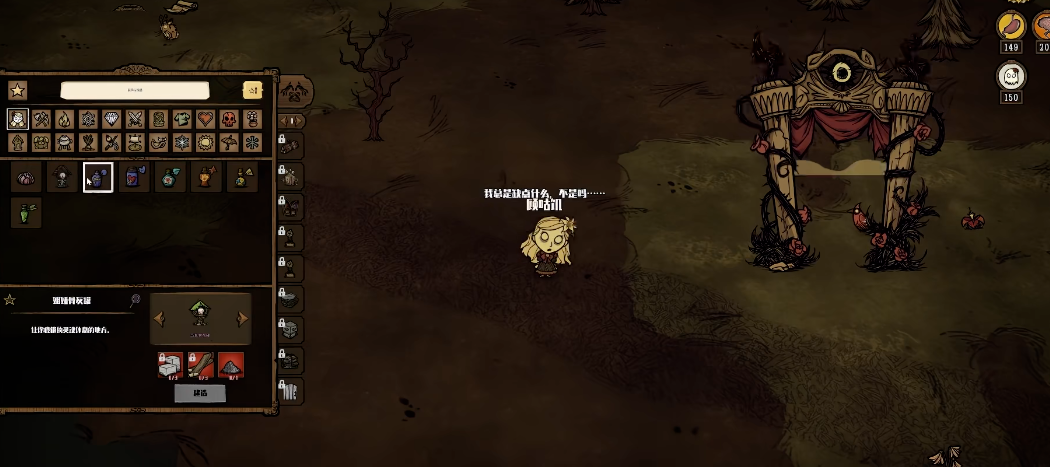
Task: Pick the red heart potion recipe
Action: [x=134, y=178]
